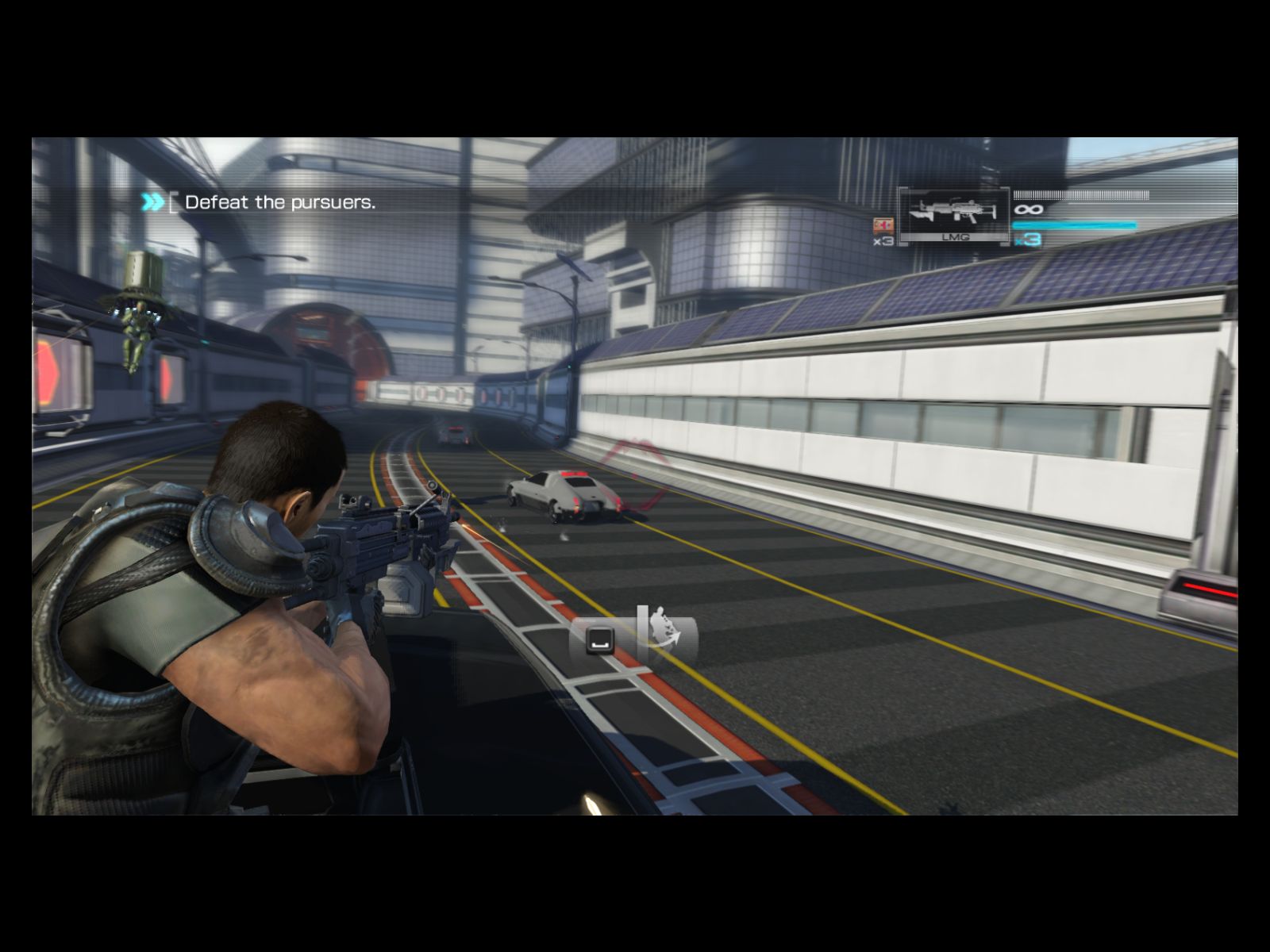The height and width of the screenshot is (952, 1270).
Task: Click the first-aid kit item icon
Action: point(883,225)
